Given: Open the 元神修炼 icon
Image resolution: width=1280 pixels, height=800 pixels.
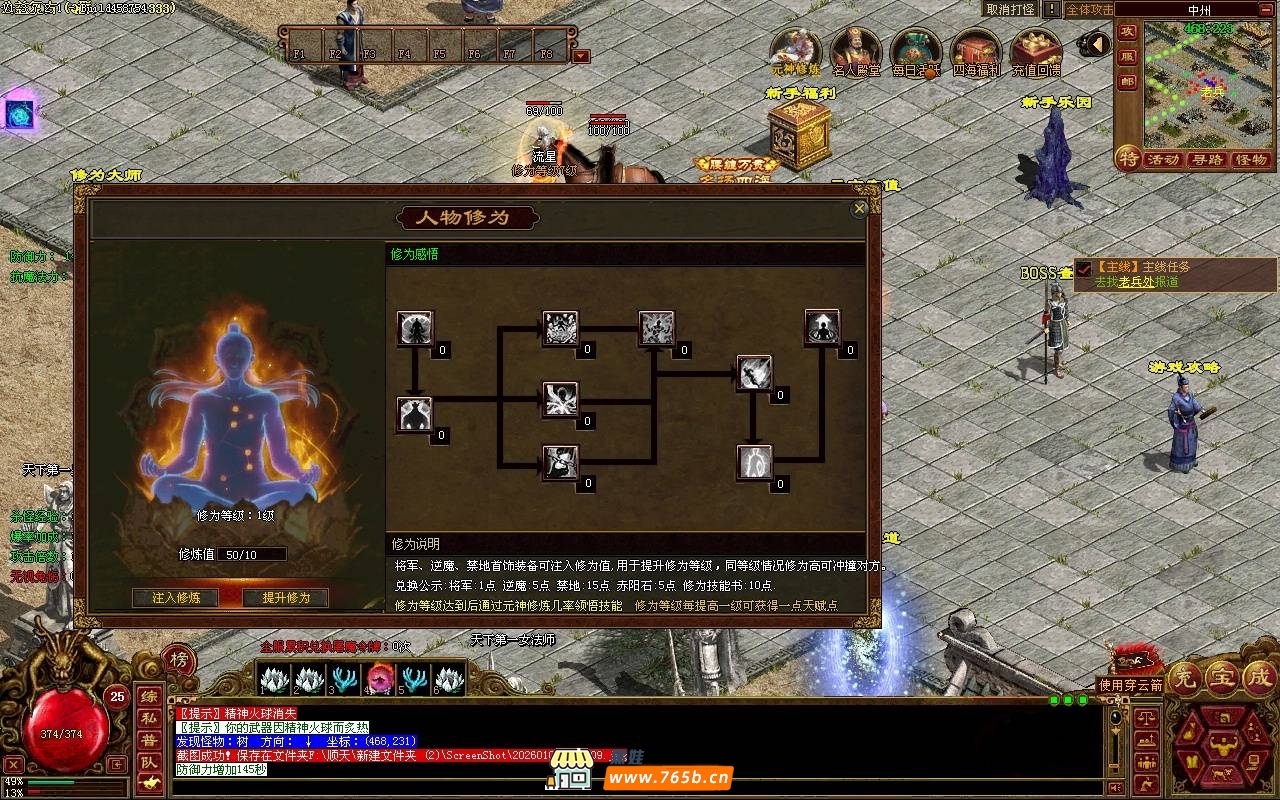Looking at the screenshot, I should (796, 52).
